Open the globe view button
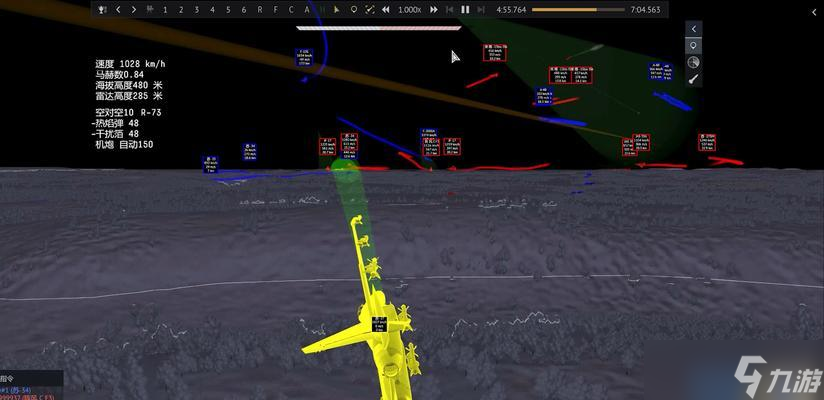Screen dimensions: 824x400 point(694,63)
